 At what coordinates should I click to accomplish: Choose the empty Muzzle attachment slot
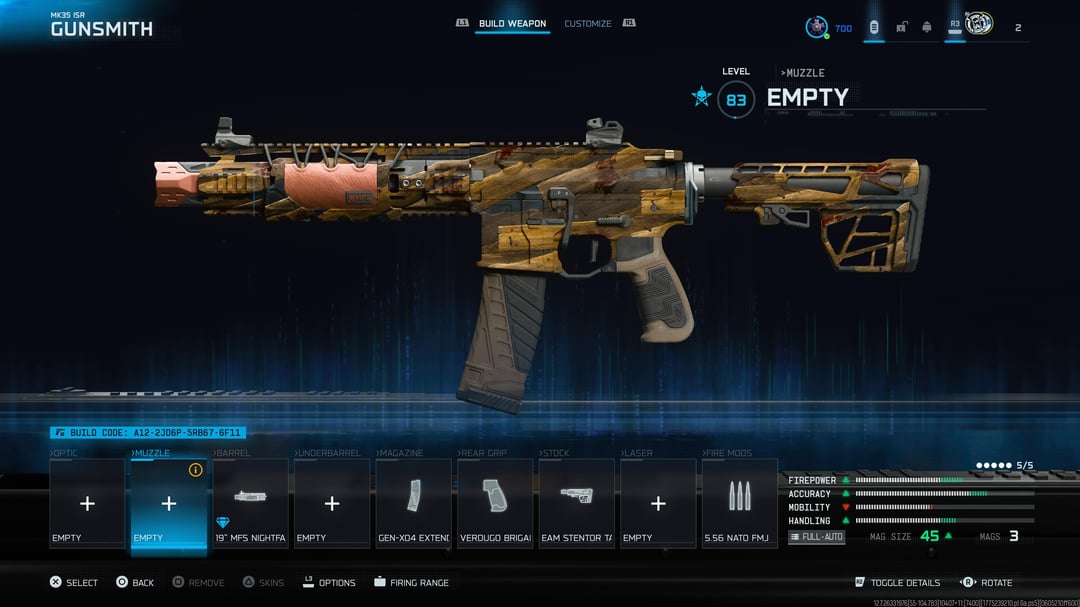point(169,503)
